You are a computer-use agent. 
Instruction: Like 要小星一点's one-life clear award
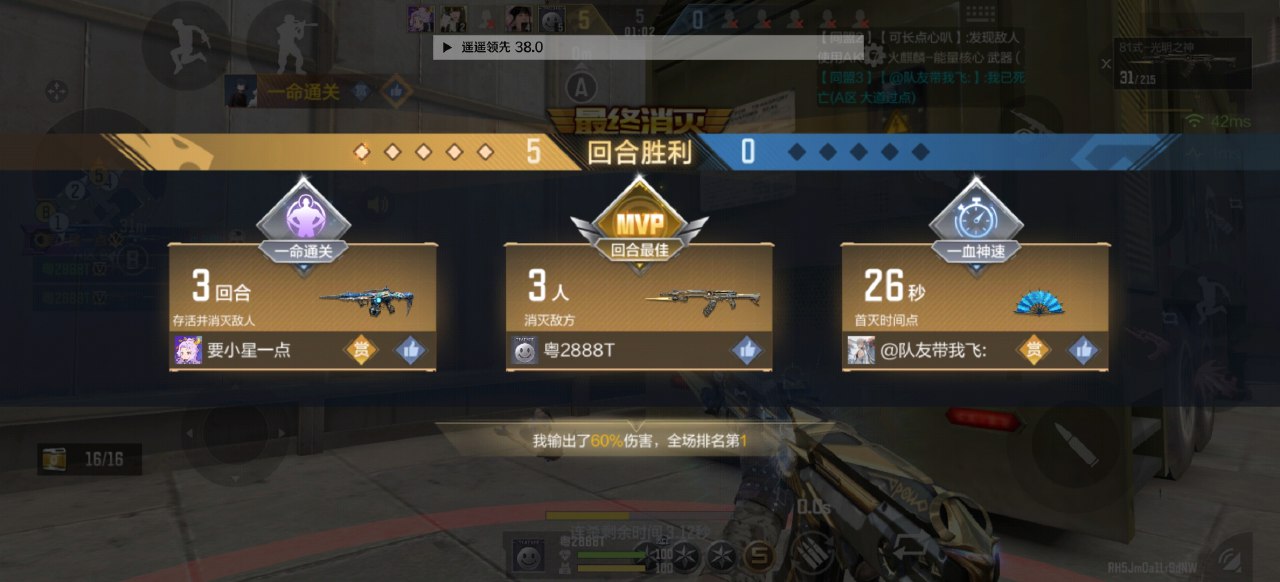pos(411,350)
